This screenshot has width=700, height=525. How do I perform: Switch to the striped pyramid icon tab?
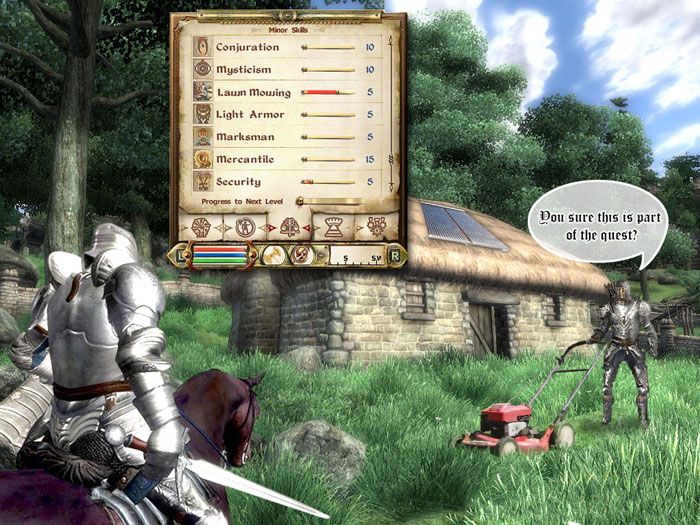(x=333, y=226)
